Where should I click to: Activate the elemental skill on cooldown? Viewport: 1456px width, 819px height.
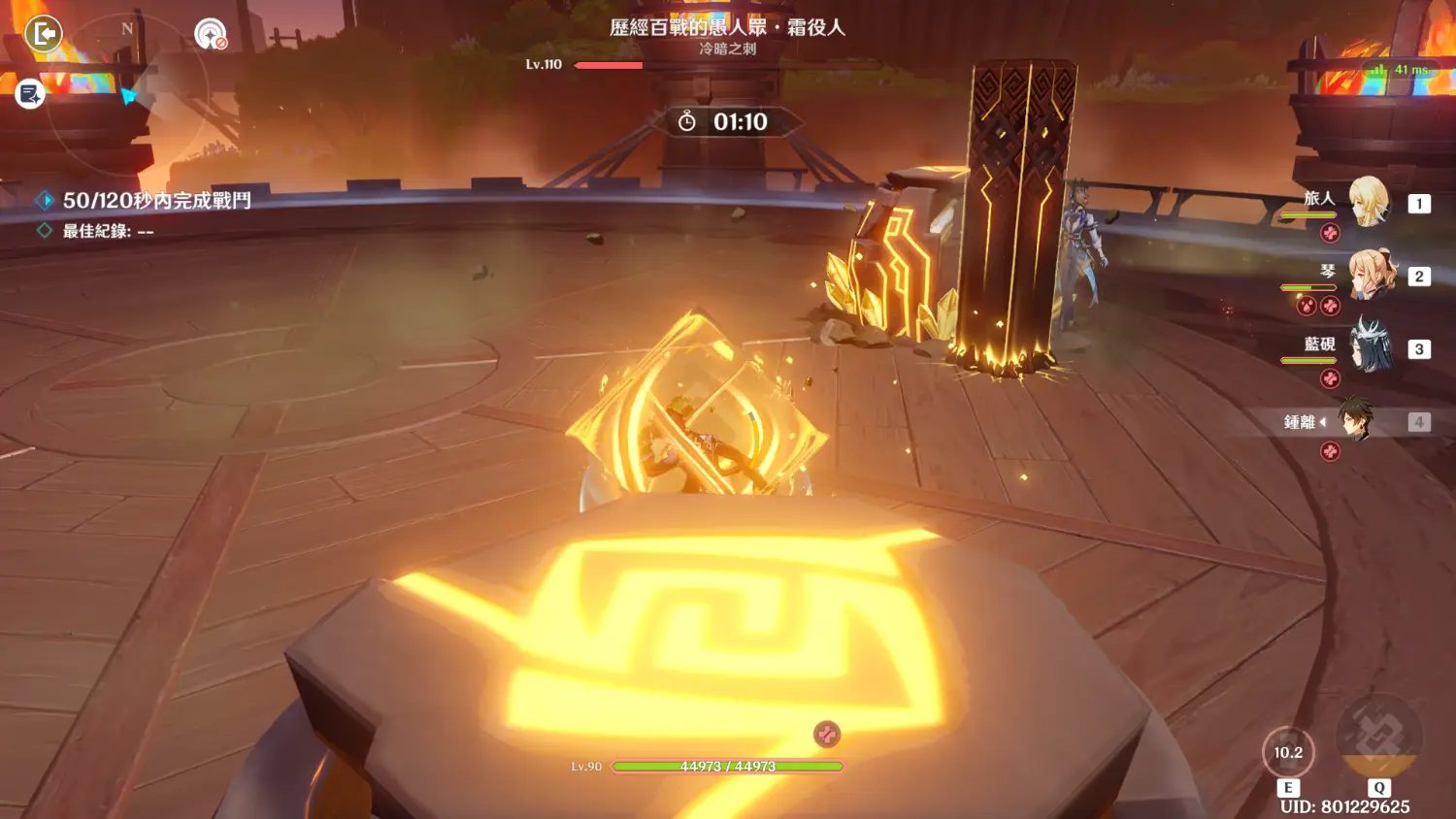tap(1288, 753)
